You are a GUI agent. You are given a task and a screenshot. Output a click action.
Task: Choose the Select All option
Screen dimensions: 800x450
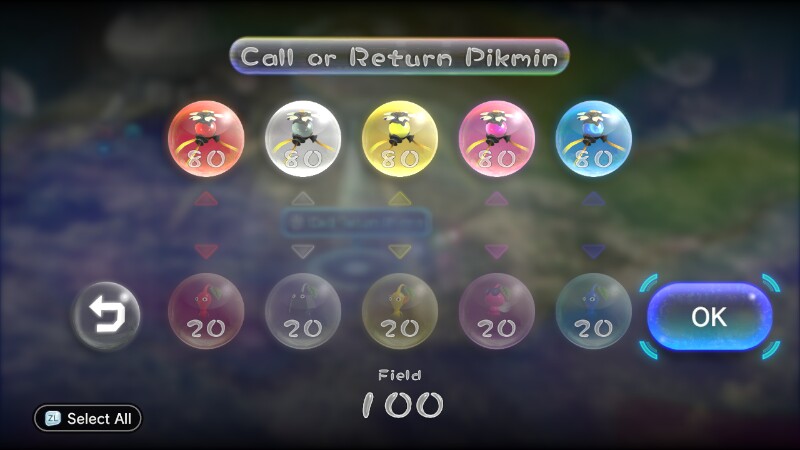[x=88, y=418]
